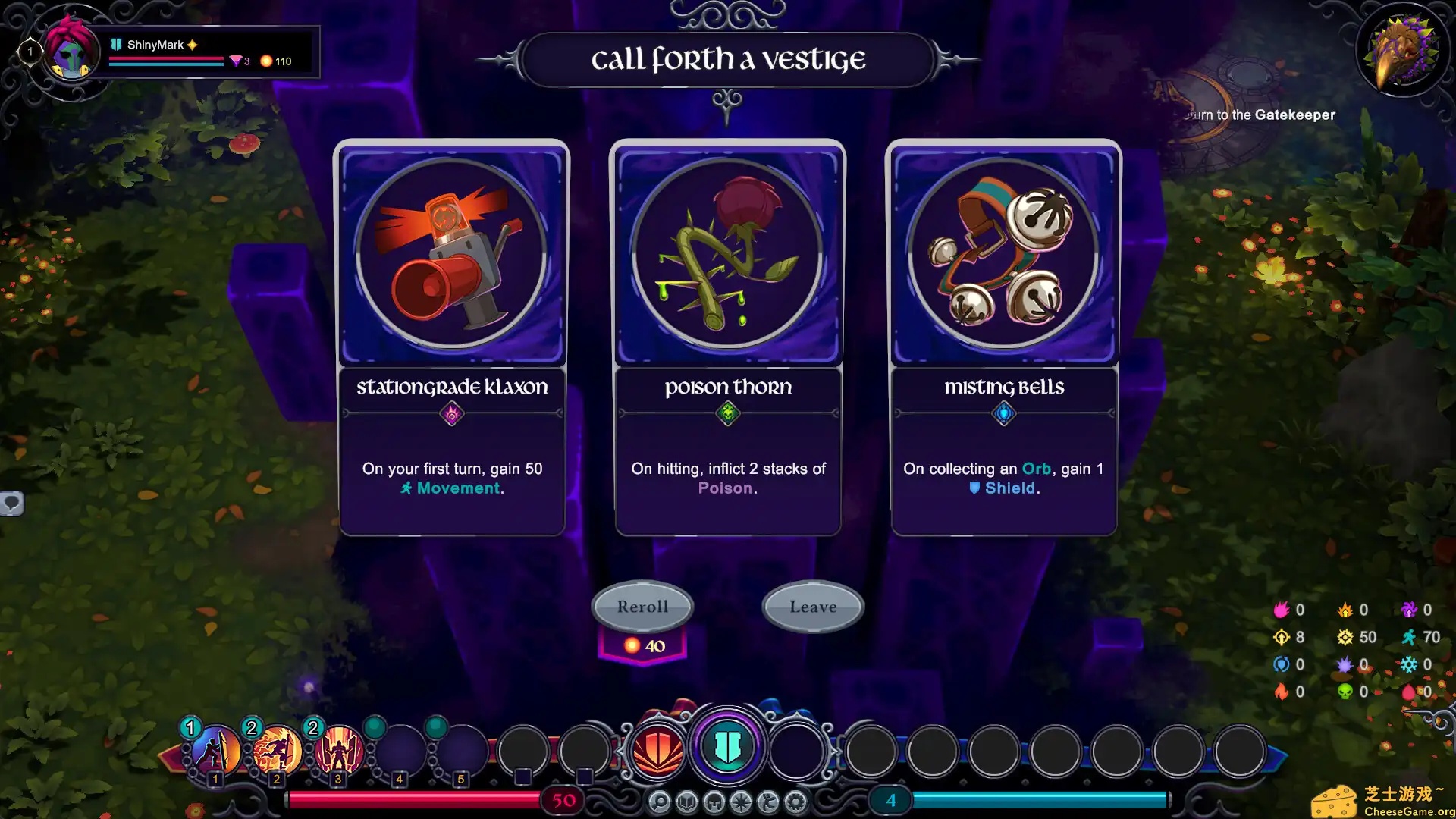Activate the ability in hotbar slot 1

[215, 751]
